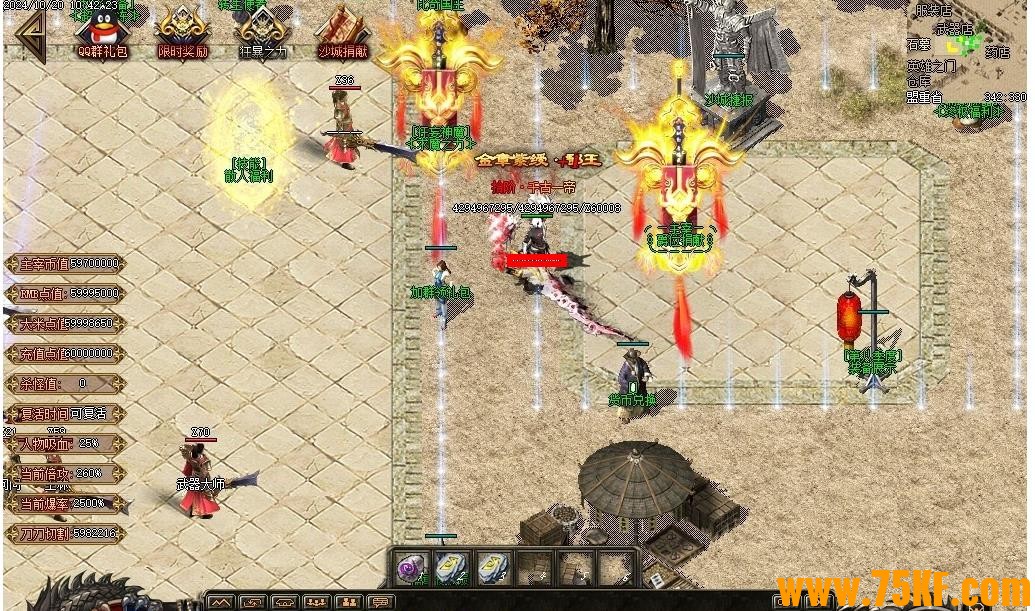Use the yellow scroll in hotbar slot 2

pyautogui.click(x=452, y=568)
